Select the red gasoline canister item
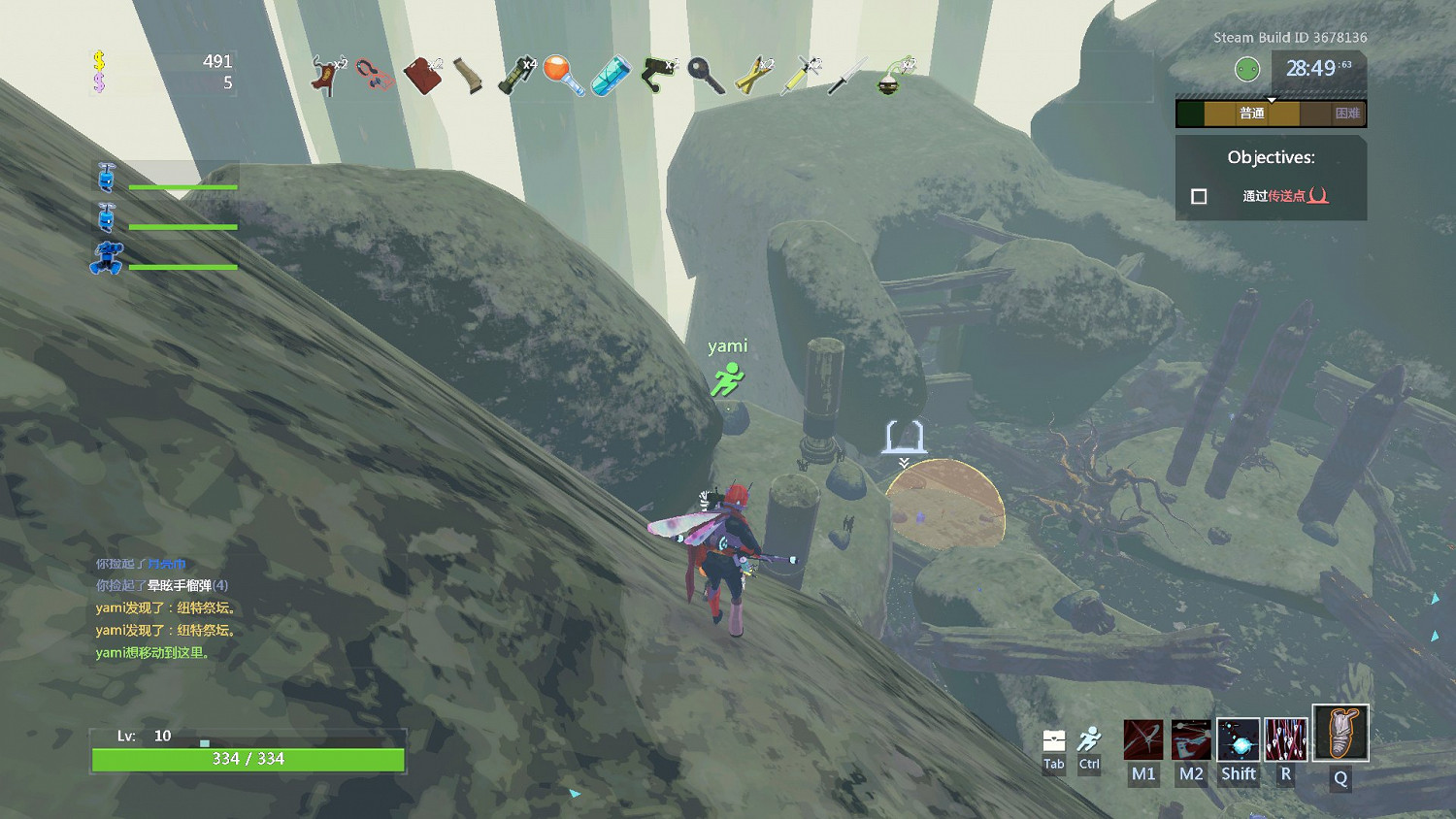Viewport: 1456px width, 819px height. point(422,76)
